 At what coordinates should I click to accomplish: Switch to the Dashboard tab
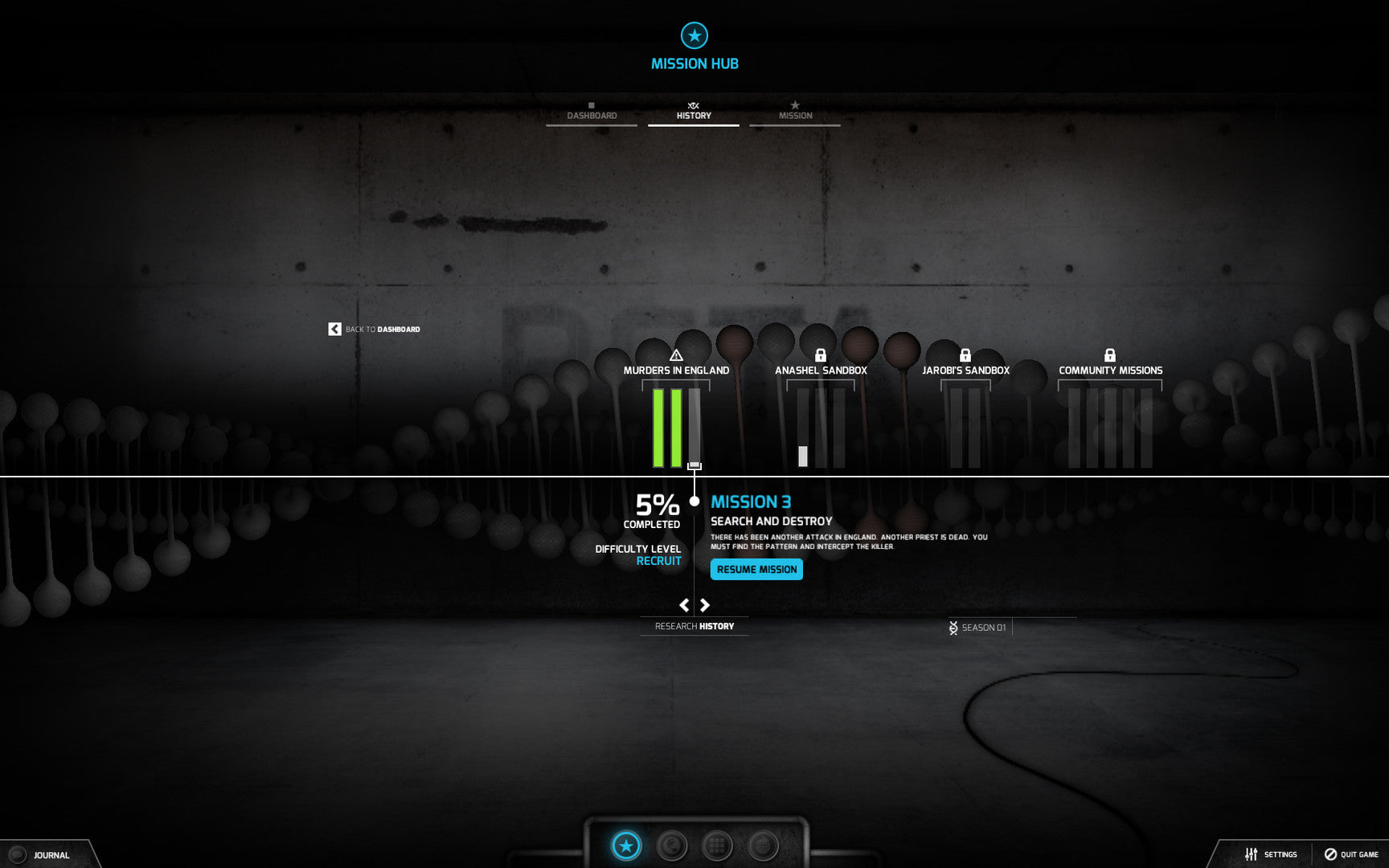pos(592,113)
